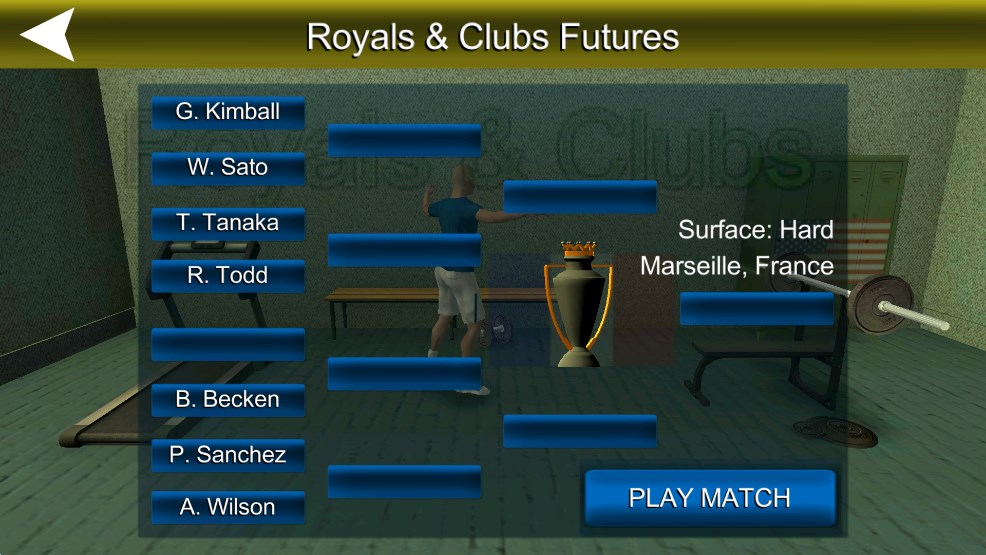Select P. Sanchez in the bracket
This screenshot has height=555, width=986.
228,455
